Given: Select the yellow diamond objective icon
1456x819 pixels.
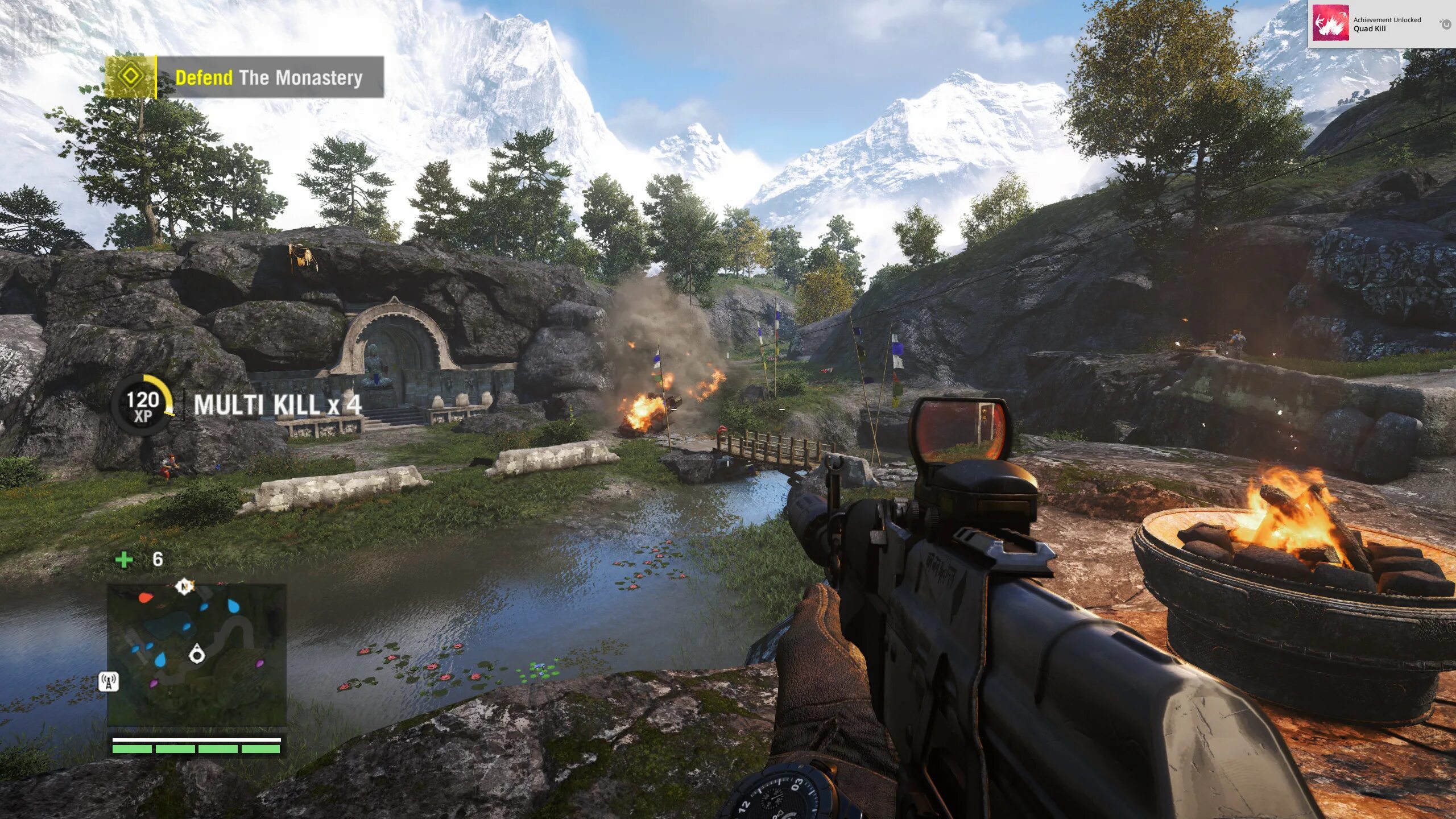Looking at the screenshot, I should coord(130,77).
